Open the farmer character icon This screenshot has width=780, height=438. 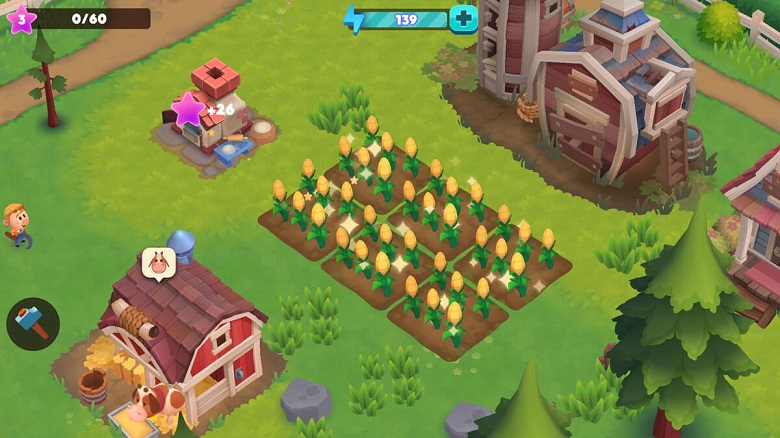(16, 224)
